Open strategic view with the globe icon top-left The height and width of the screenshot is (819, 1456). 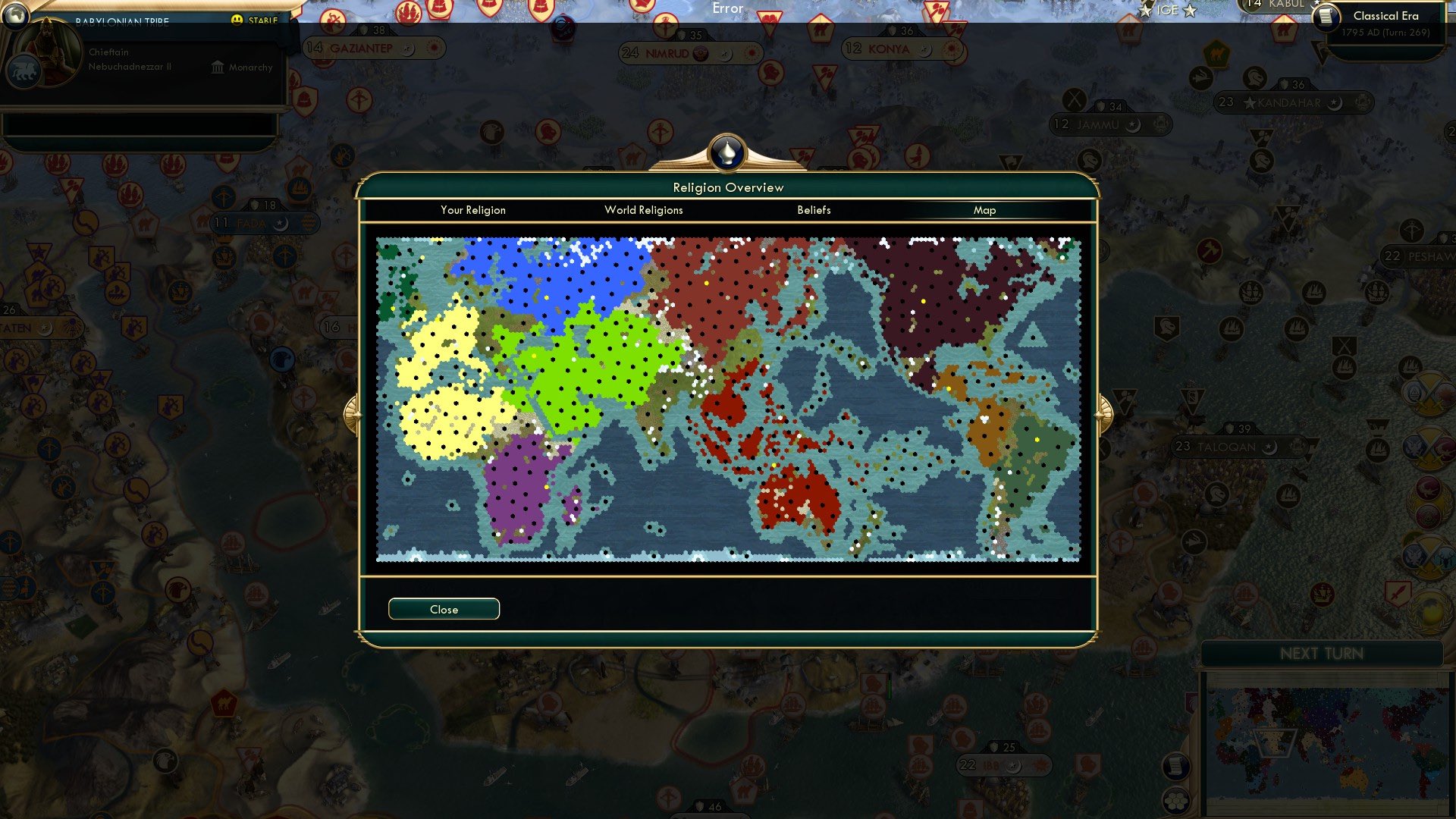tap(15, 17)
